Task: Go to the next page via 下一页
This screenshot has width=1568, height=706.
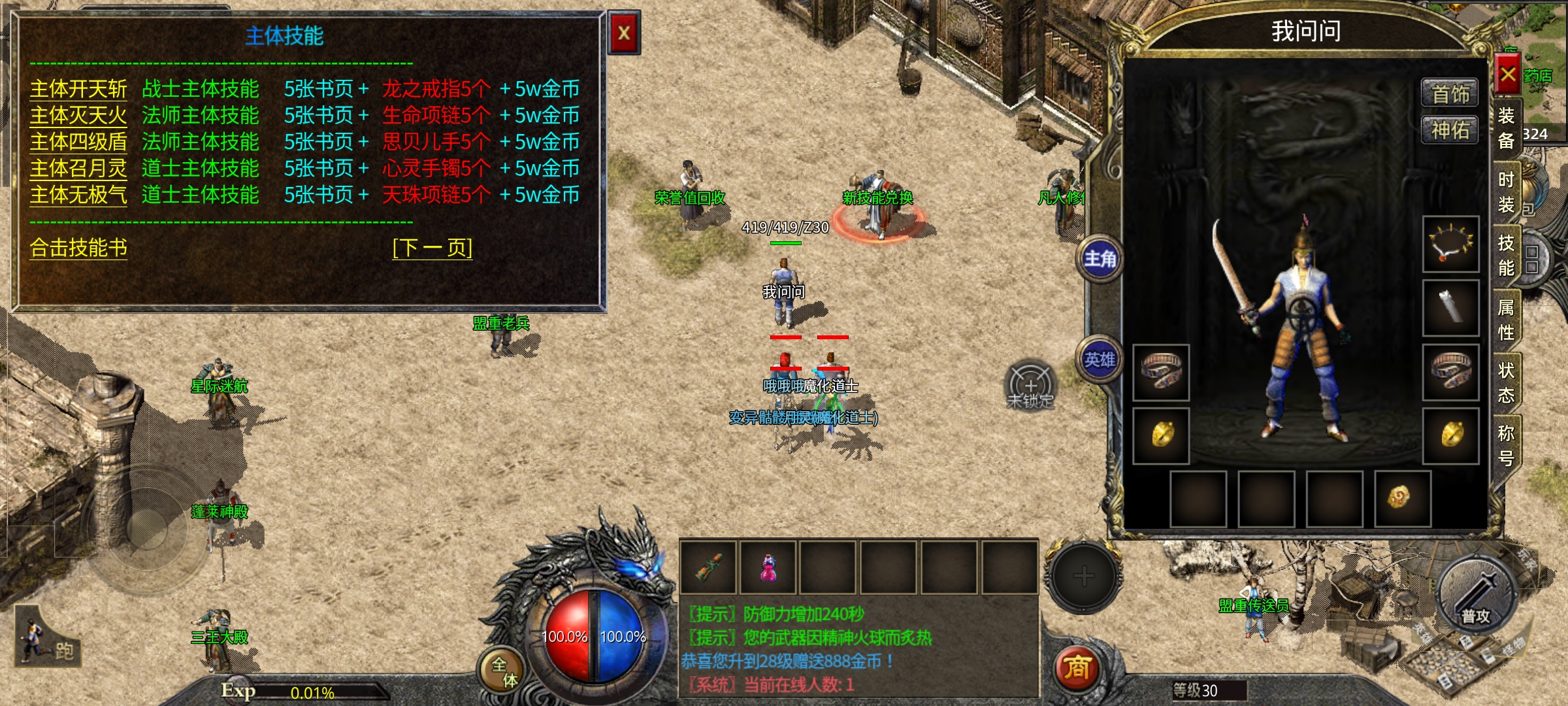Action: tap(432, 248)
